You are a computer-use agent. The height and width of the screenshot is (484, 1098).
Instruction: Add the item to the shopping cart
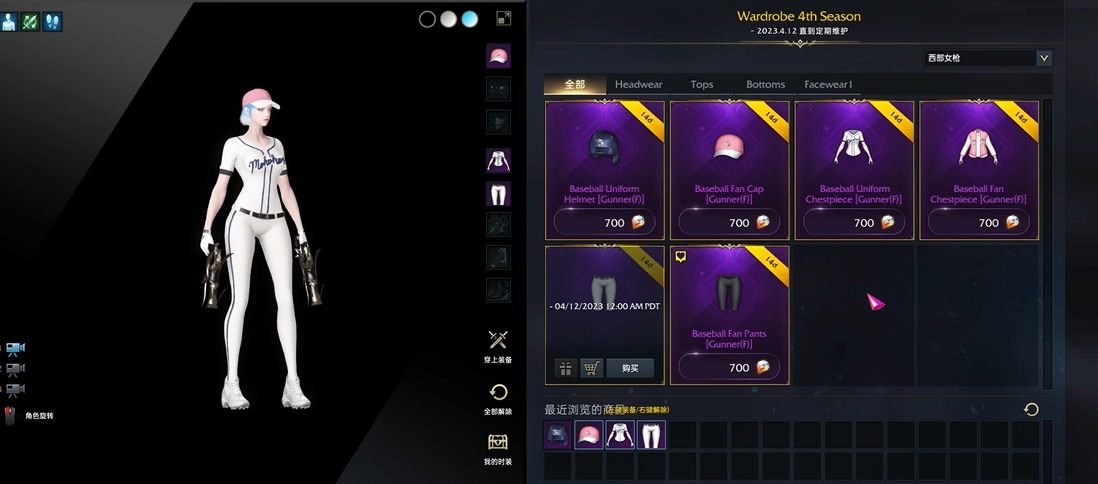click(x=592, y=368)
